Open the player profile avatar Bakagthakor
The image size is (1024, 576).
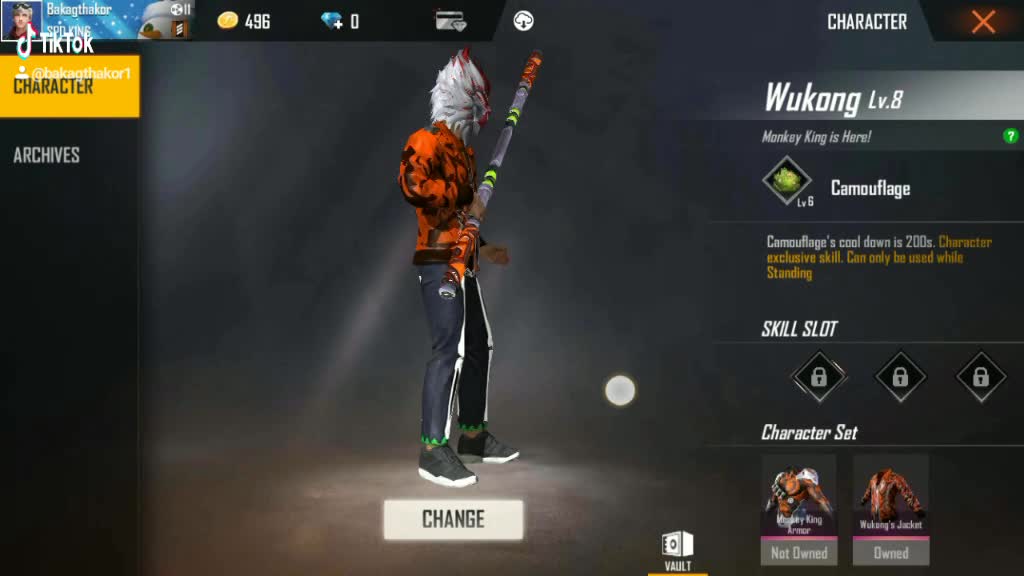(x=21, y=20)
